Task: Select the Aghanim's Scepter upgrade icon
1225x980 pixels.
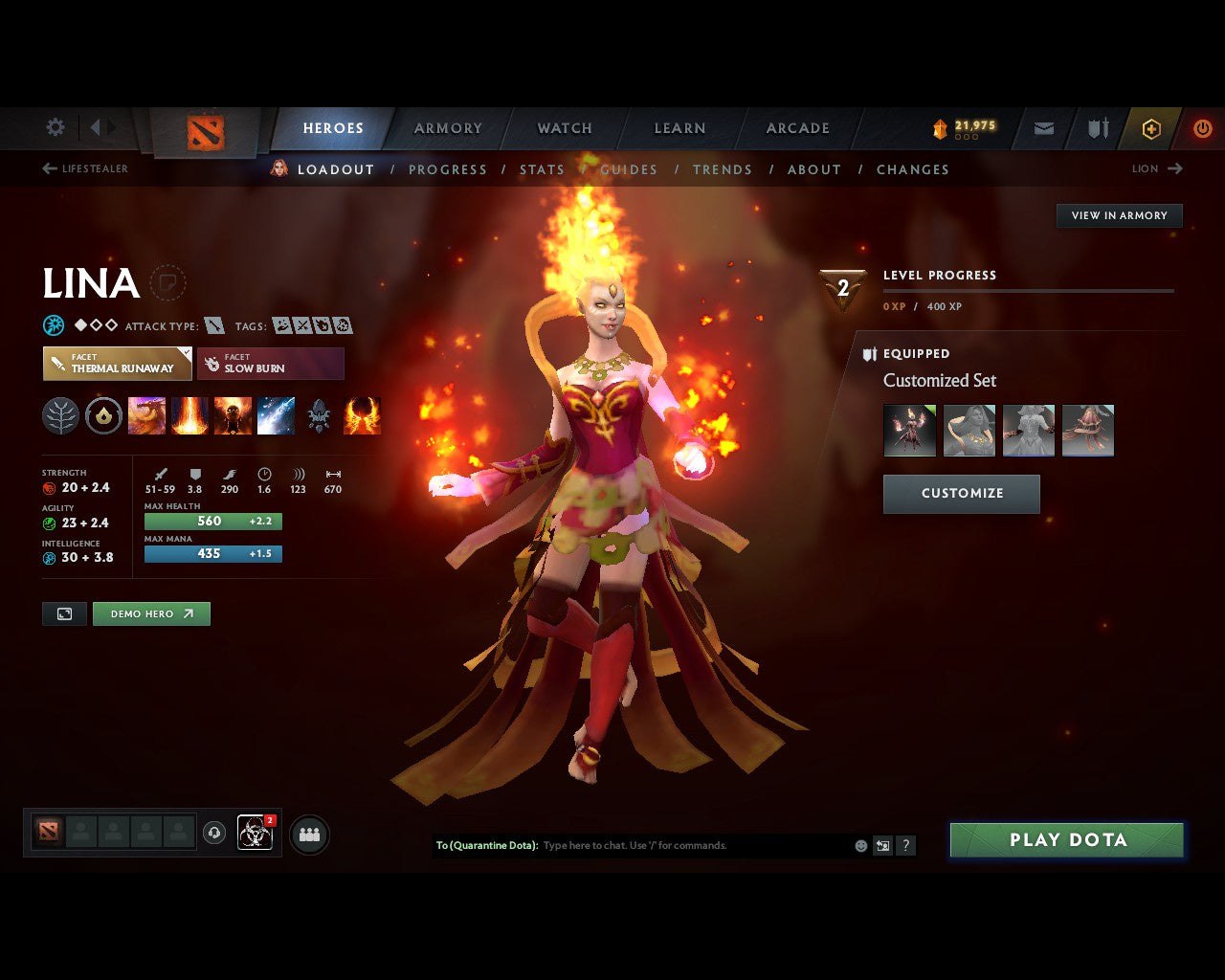Action: pos(320,414)
